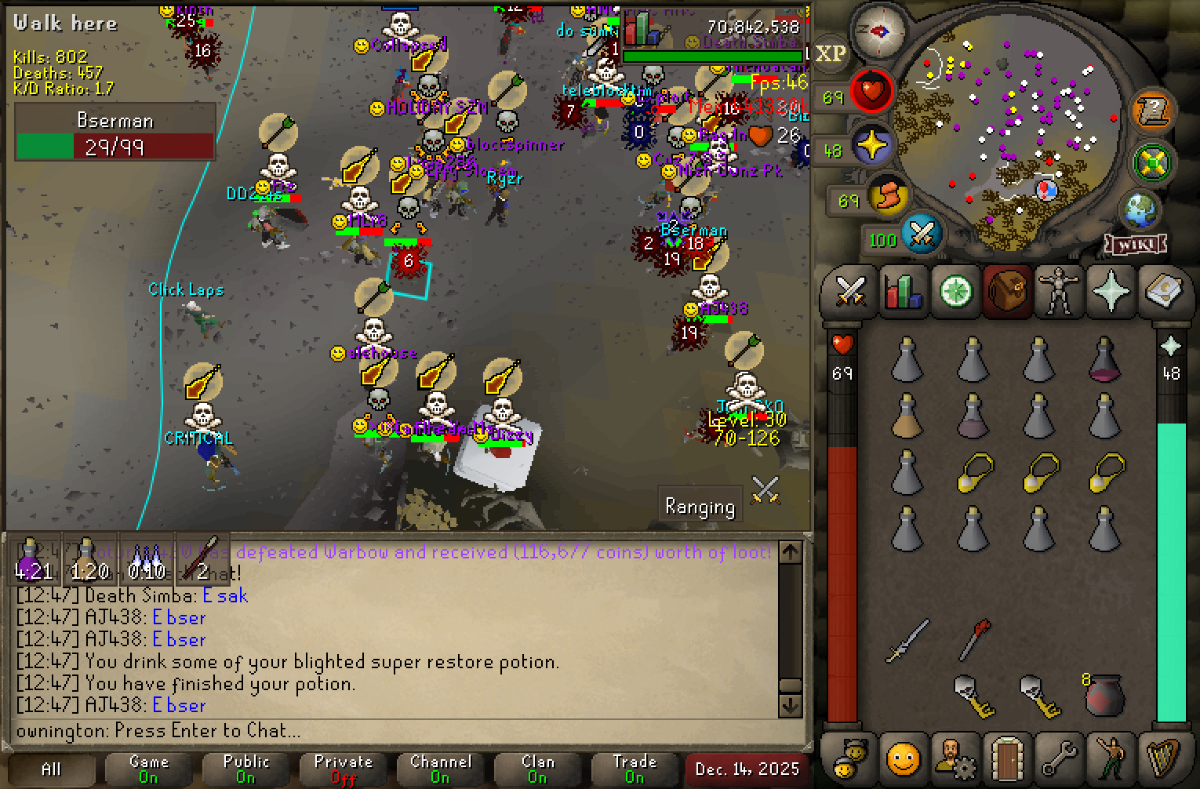
Task: Open the wrench Settings tab
Action: point(1059,758)
